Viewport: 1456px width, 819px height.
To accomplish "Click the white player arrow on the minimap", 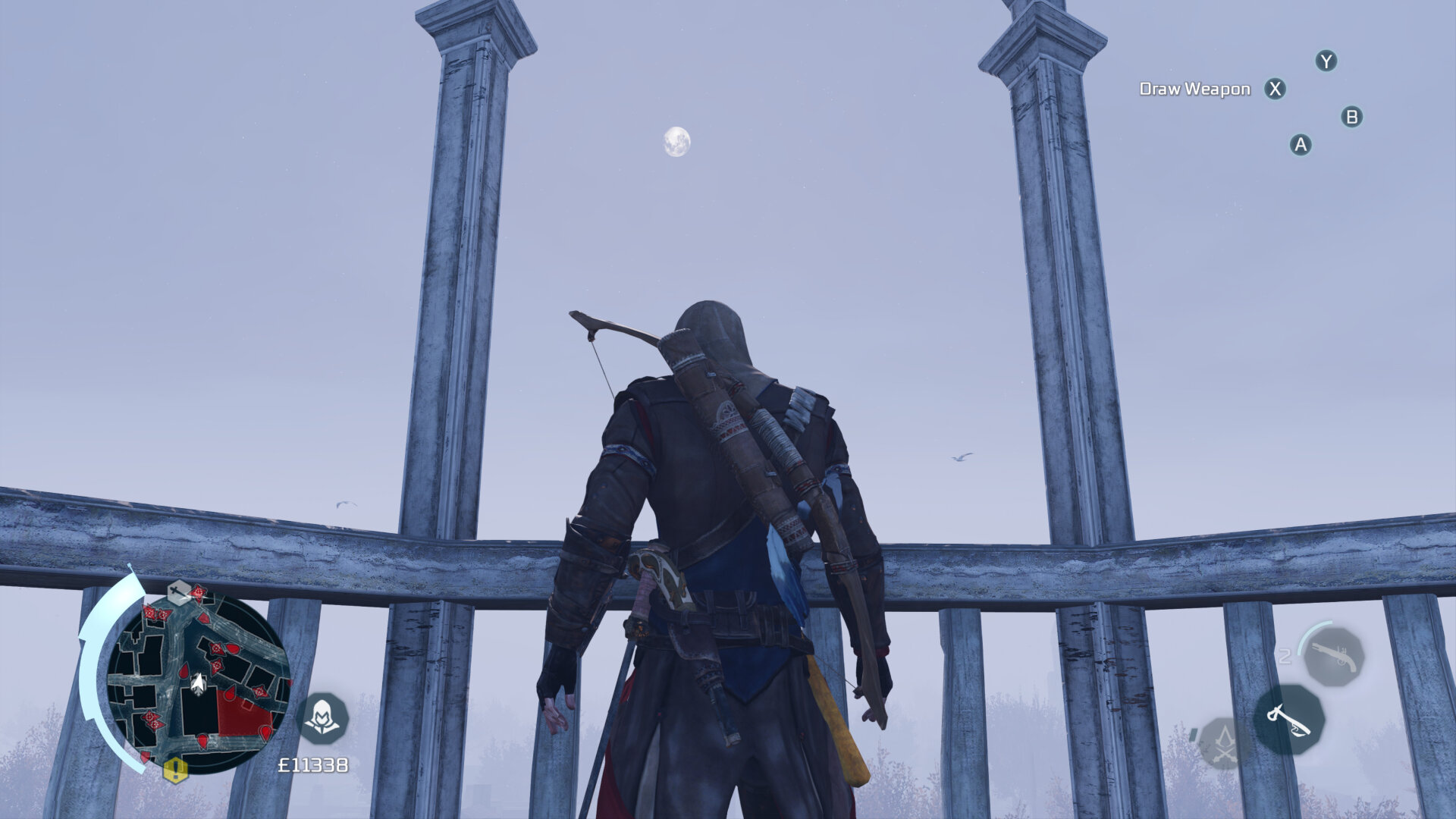I will tap(199, 684).
